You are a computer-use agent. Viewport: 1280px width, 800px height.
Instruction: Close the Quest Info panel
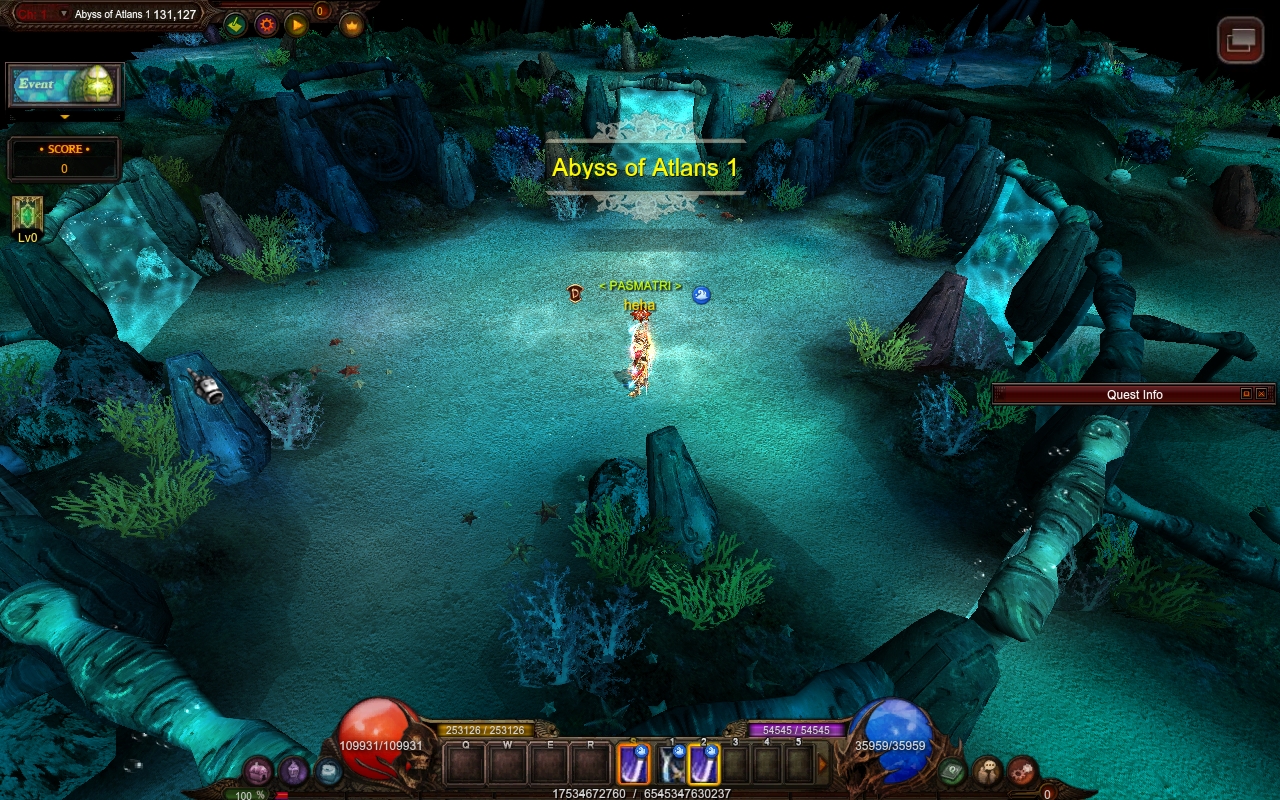coord(1261,394)
